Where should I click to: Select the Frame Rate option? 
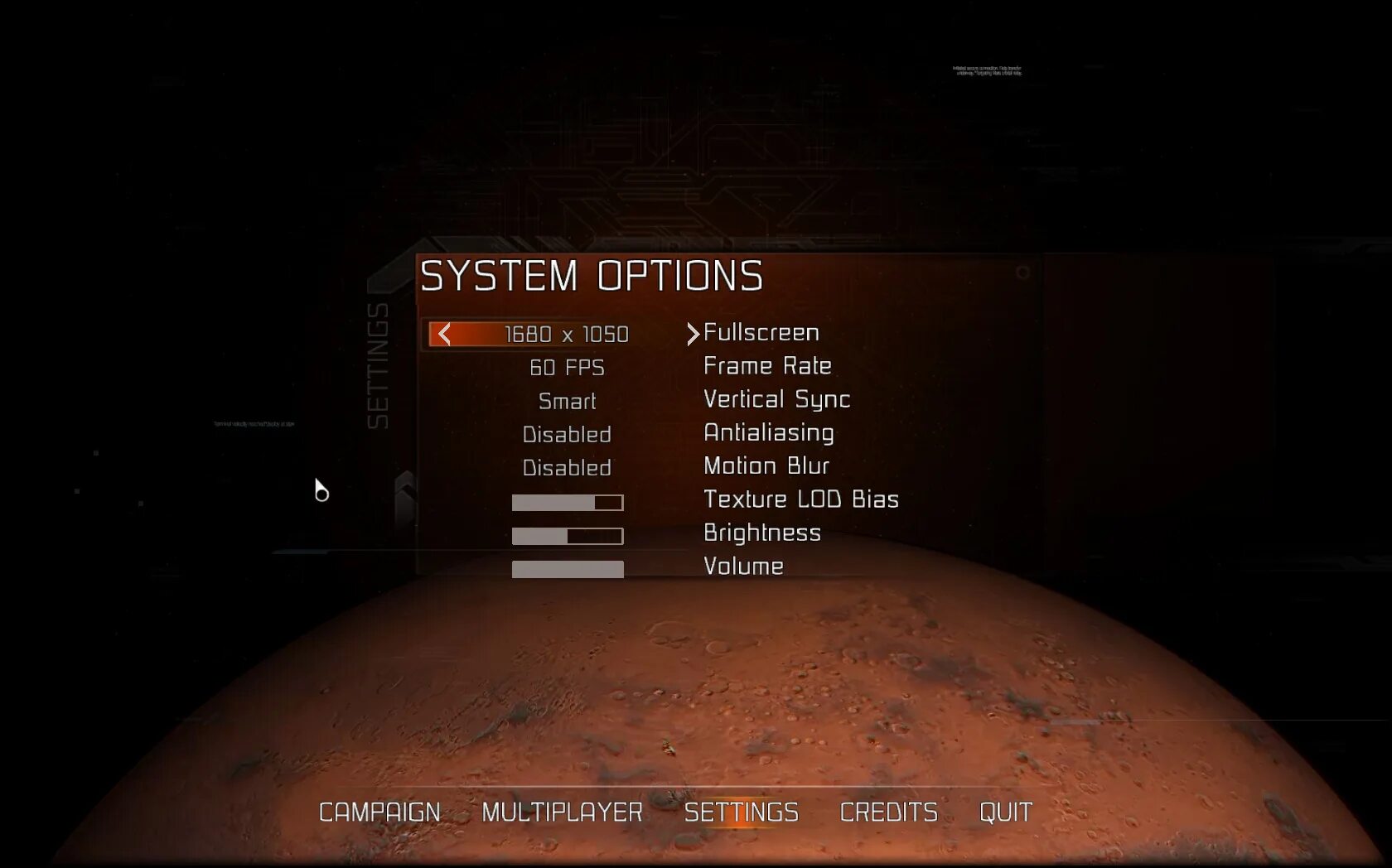coord(767,366)
